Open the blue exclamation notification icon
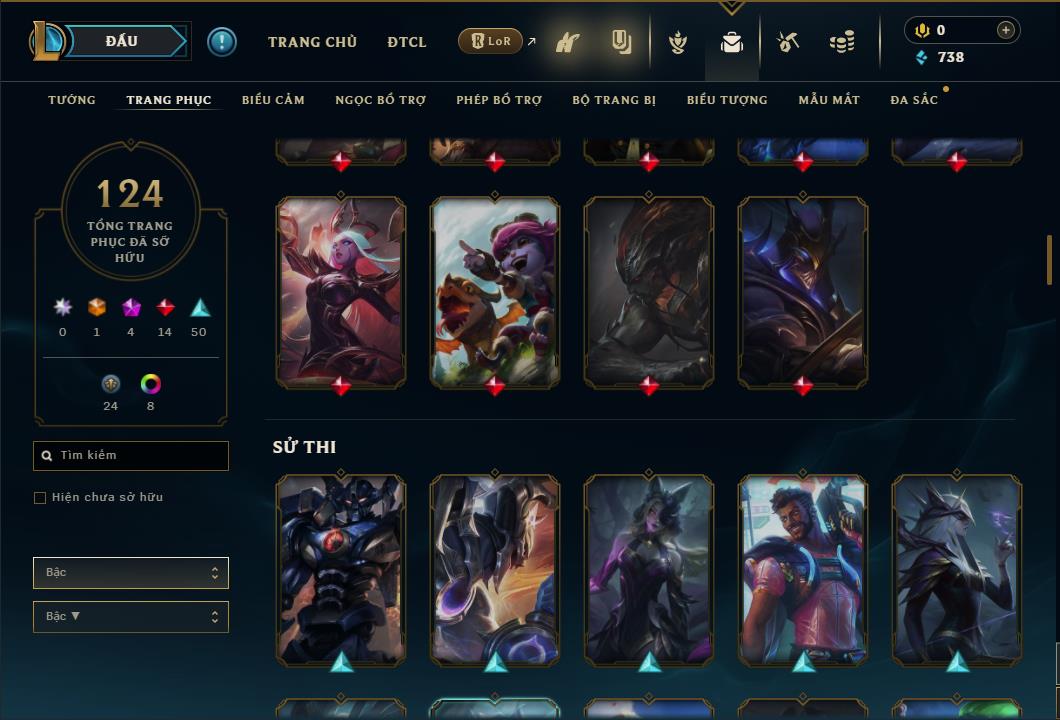 pos(222,42)
